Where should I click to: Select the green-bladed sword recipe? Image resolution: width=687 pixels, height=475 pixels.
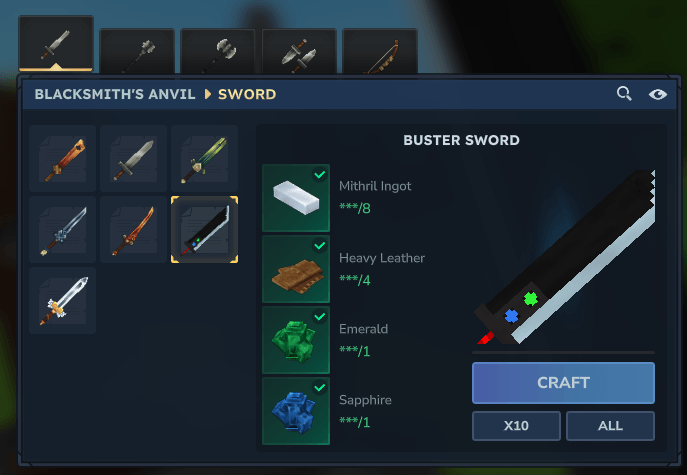click(x=204, y=159)
